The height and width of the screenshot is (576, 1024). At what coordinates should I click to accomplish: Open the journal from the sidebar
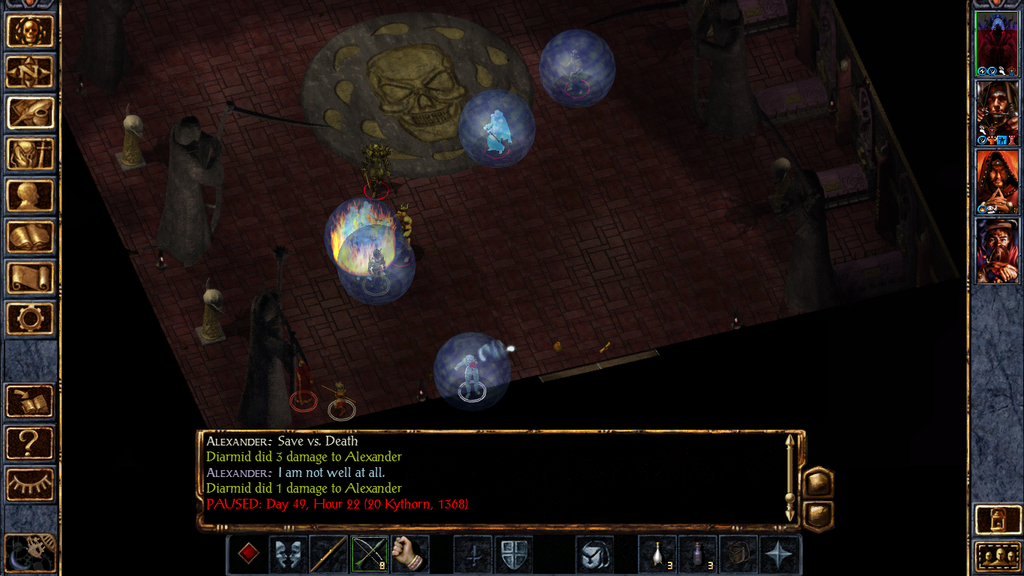pyautogui.click(x=30, y=112)
